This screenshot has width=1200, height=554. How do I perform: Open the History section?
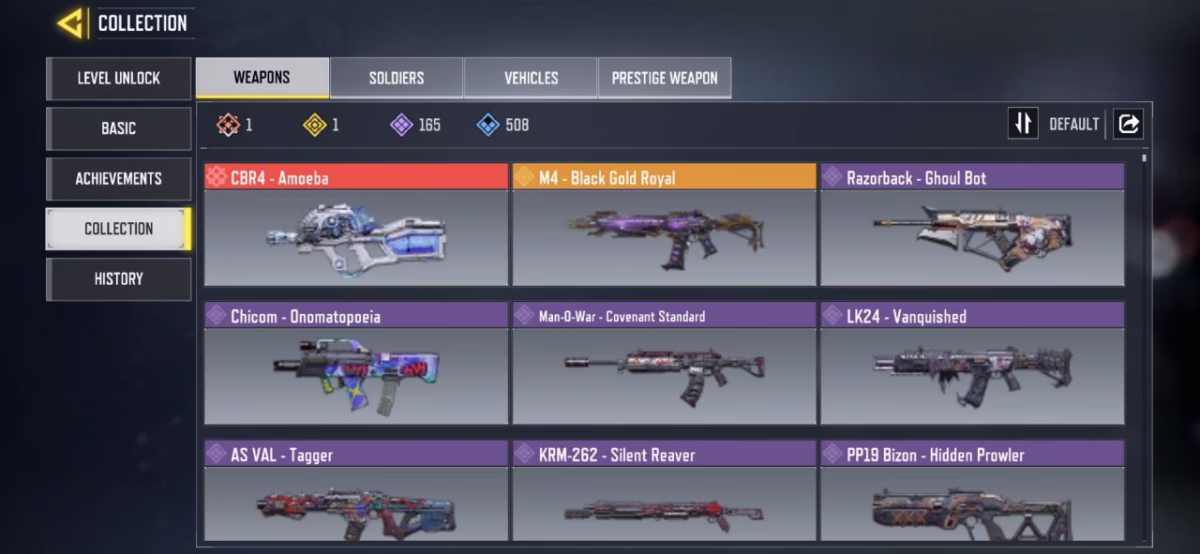tap(118, 278)
